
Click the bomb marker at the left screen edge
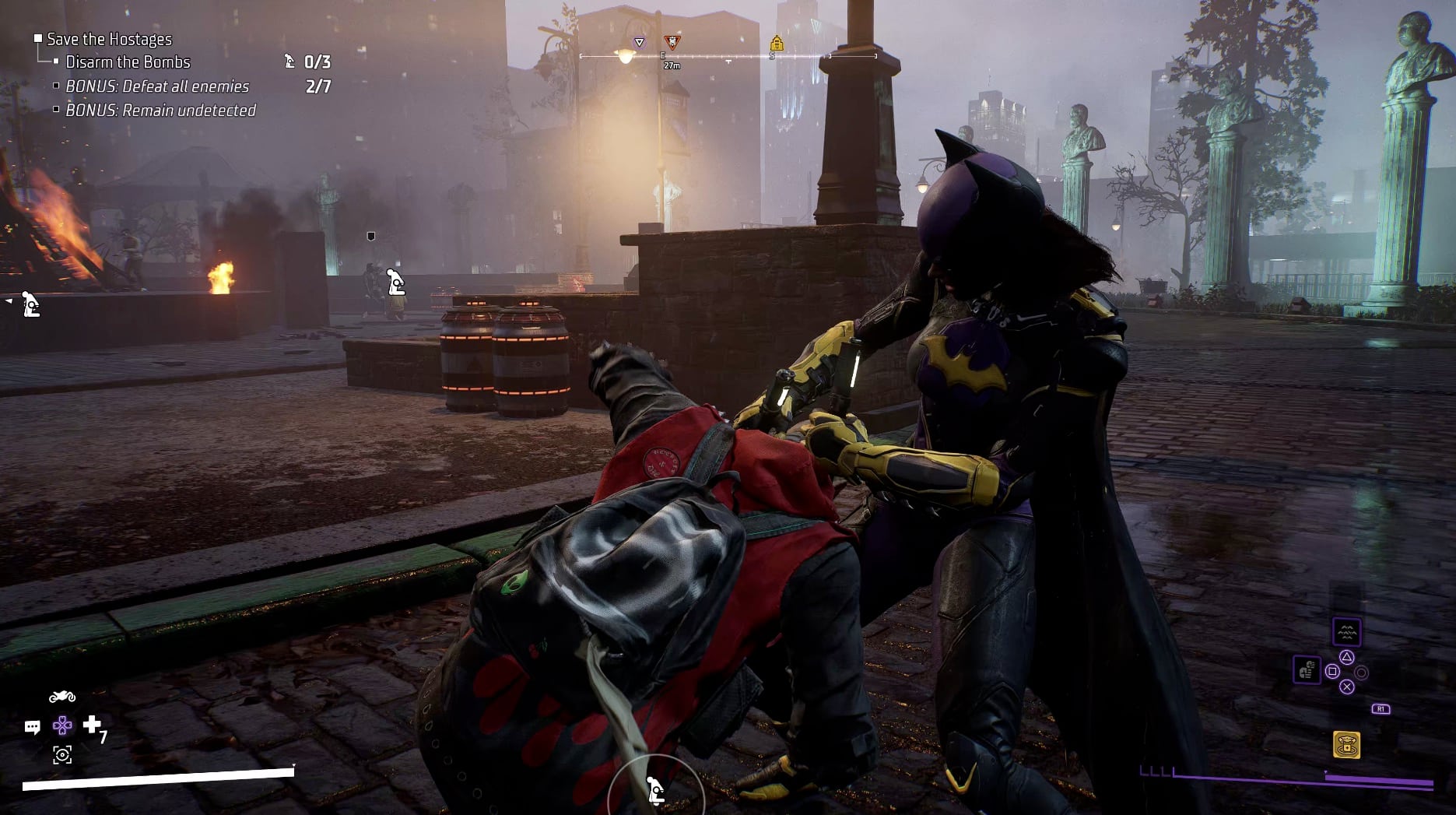click(x=30, y=304)
